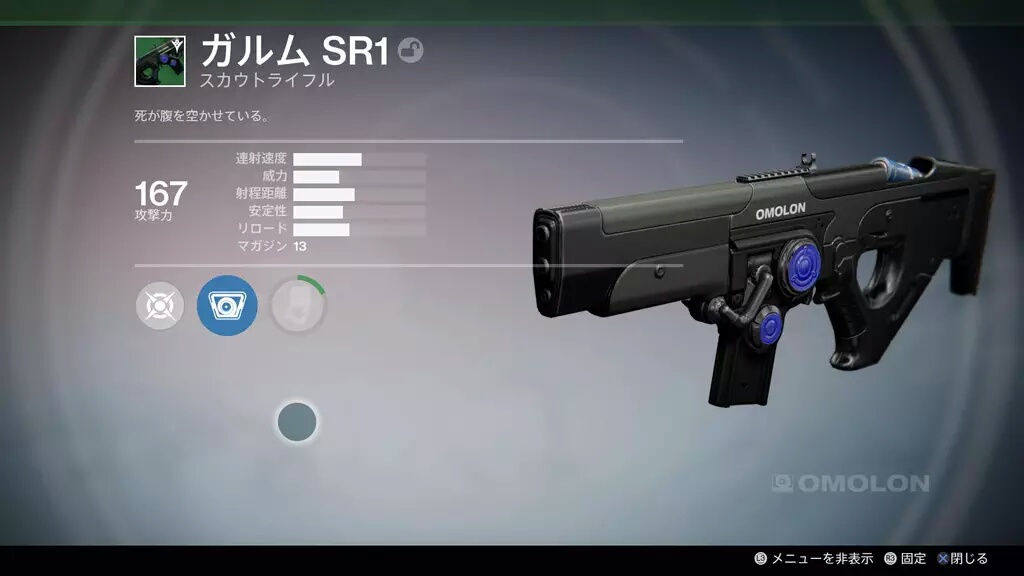Image resolution: width=1024 pixels, height=576 pixels.
Task: Select the kinetic damage crosshair perk node
Action: (160, 305)
